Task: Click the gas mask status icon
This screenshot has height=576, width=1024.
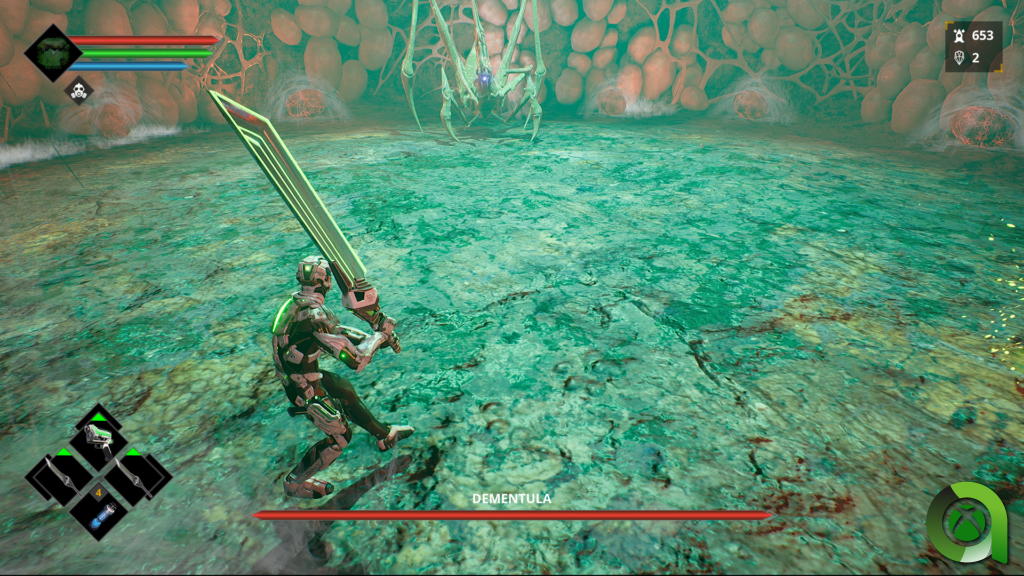Action: 79,91
